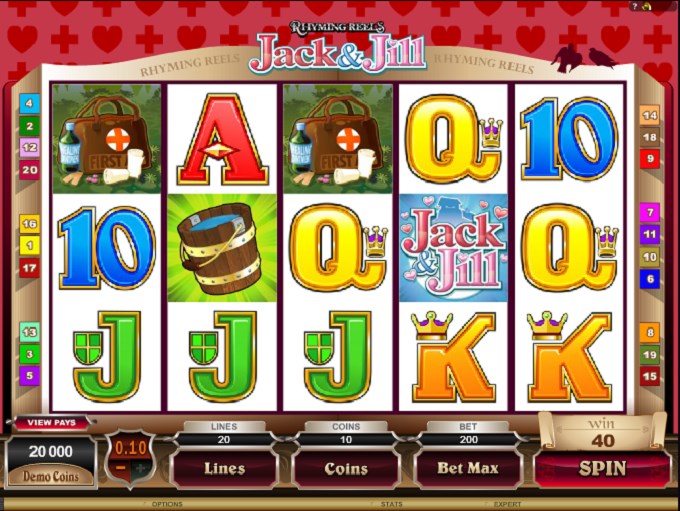The width and height of the screenshot is (680, 511).
Task: Open the View Pays paytable
Action: click(51, 423)
